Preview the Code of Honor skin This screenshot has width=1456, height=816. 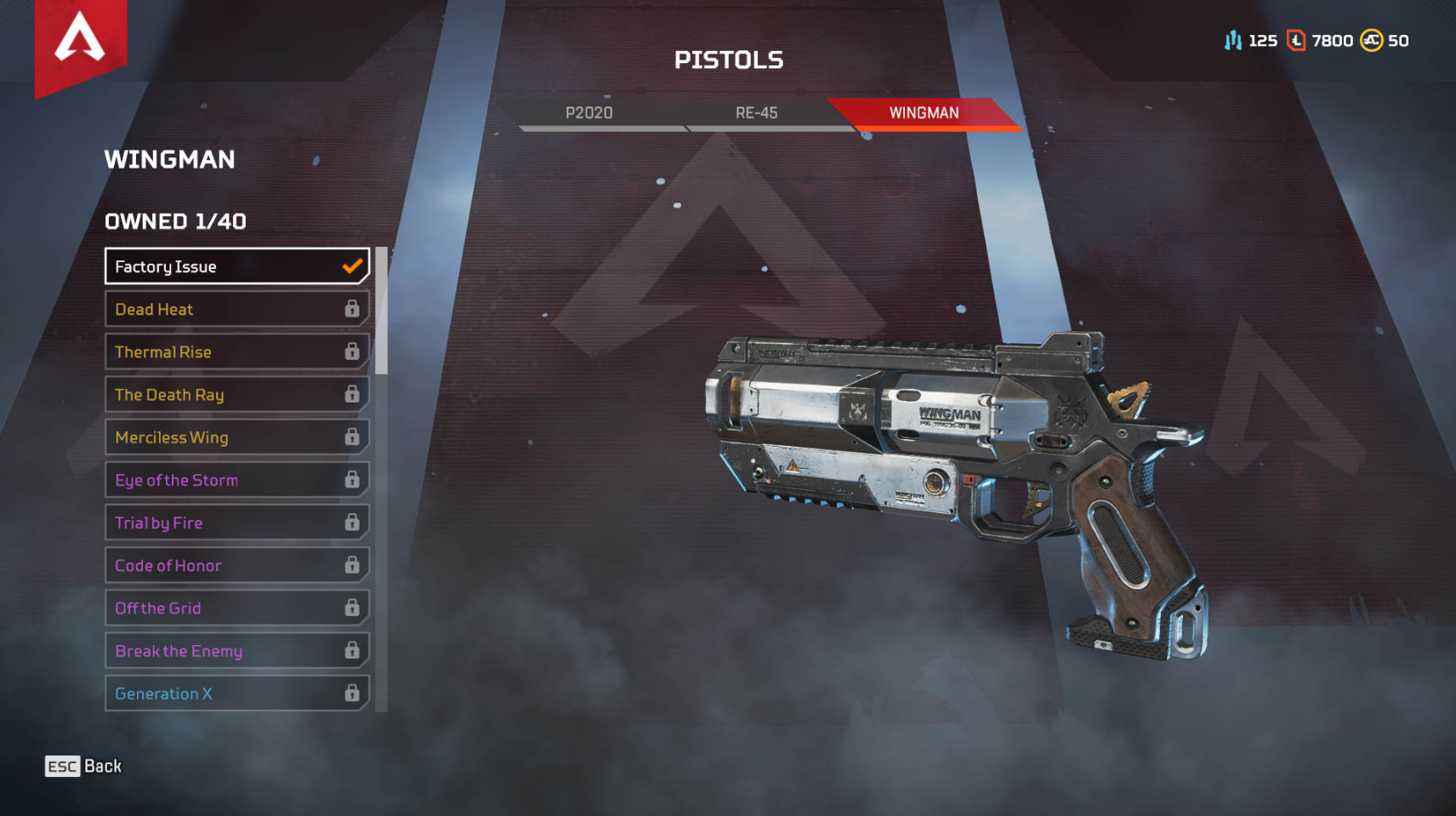pos(236,565)
